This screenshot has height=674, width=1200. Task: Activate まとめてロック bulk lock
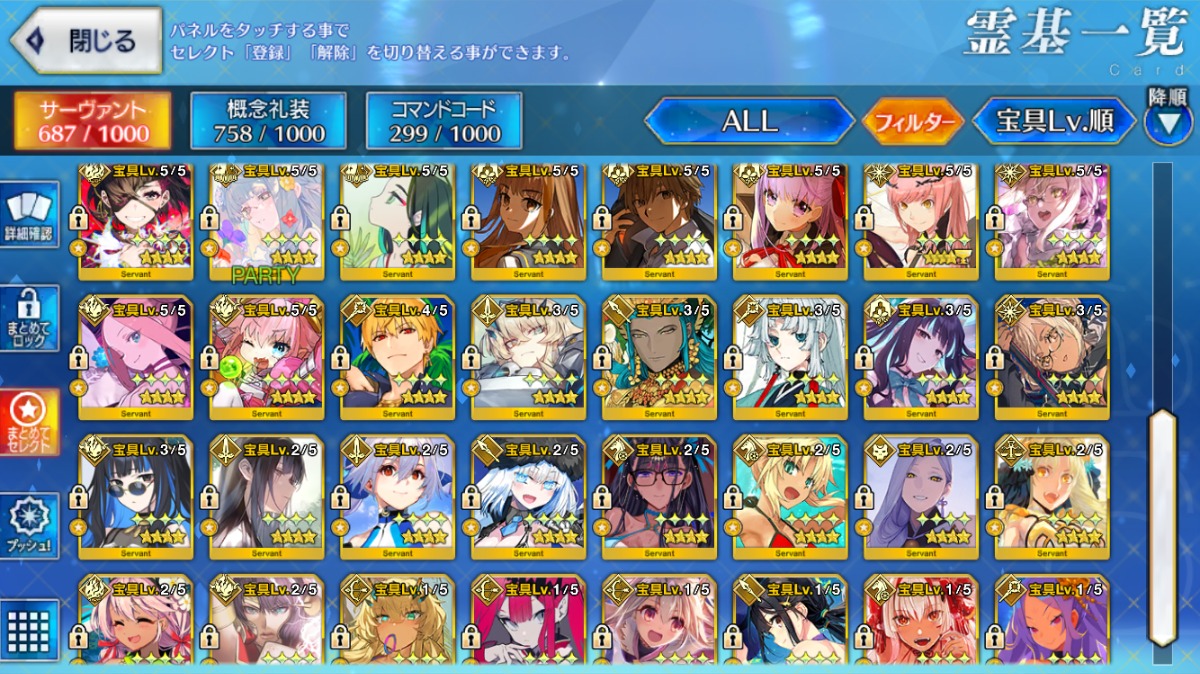31,319
